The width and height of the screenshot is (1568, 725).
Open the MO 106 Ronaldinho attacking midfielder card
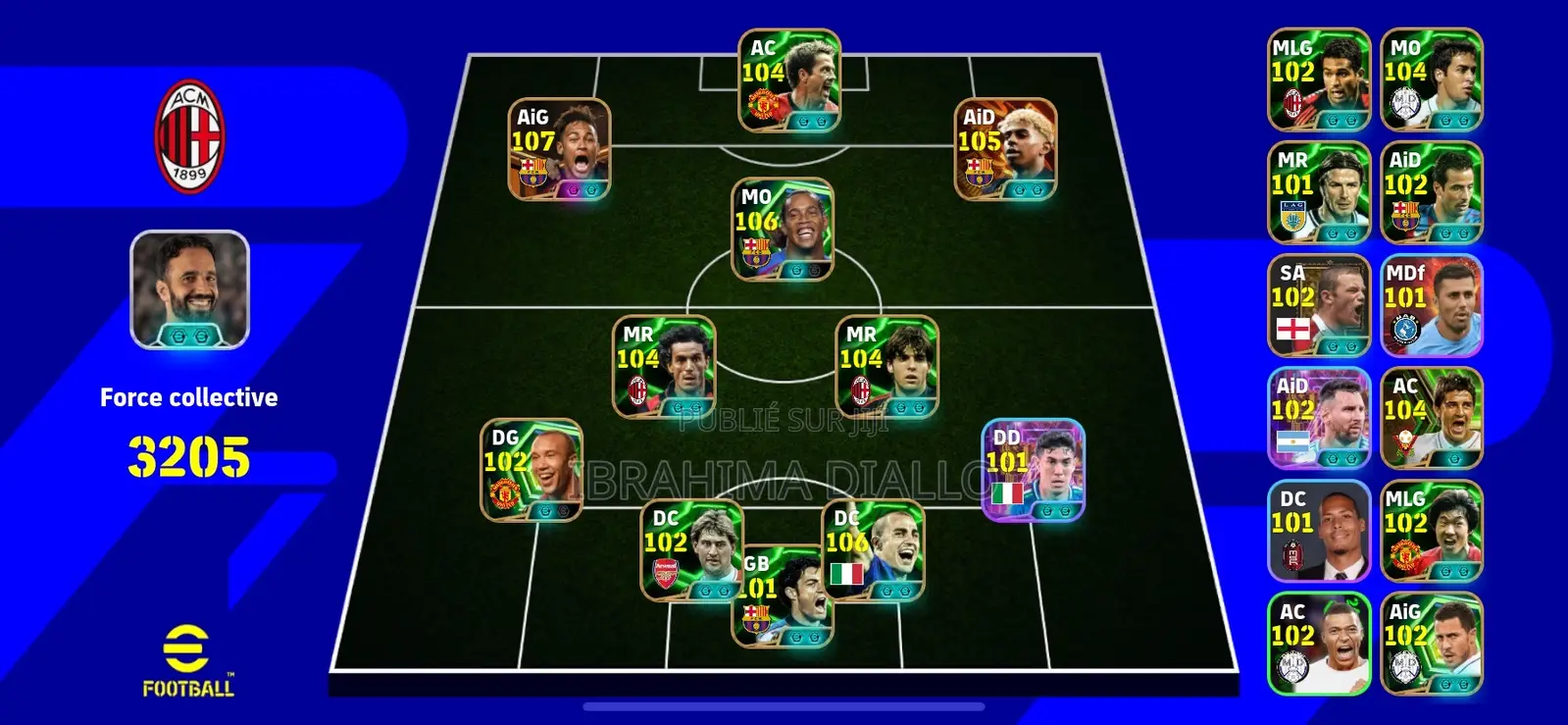click(780, 227)
